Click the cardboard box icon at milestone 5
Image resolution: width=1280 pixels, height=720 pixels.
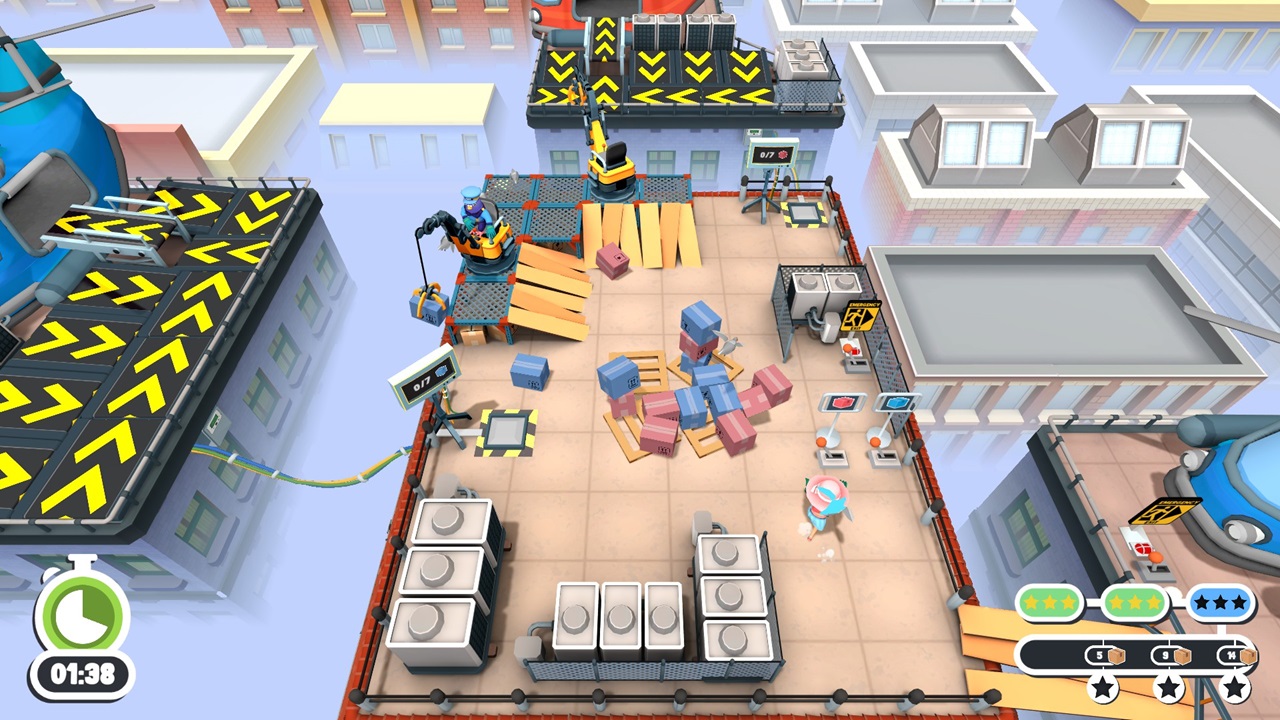[1117, 655]
